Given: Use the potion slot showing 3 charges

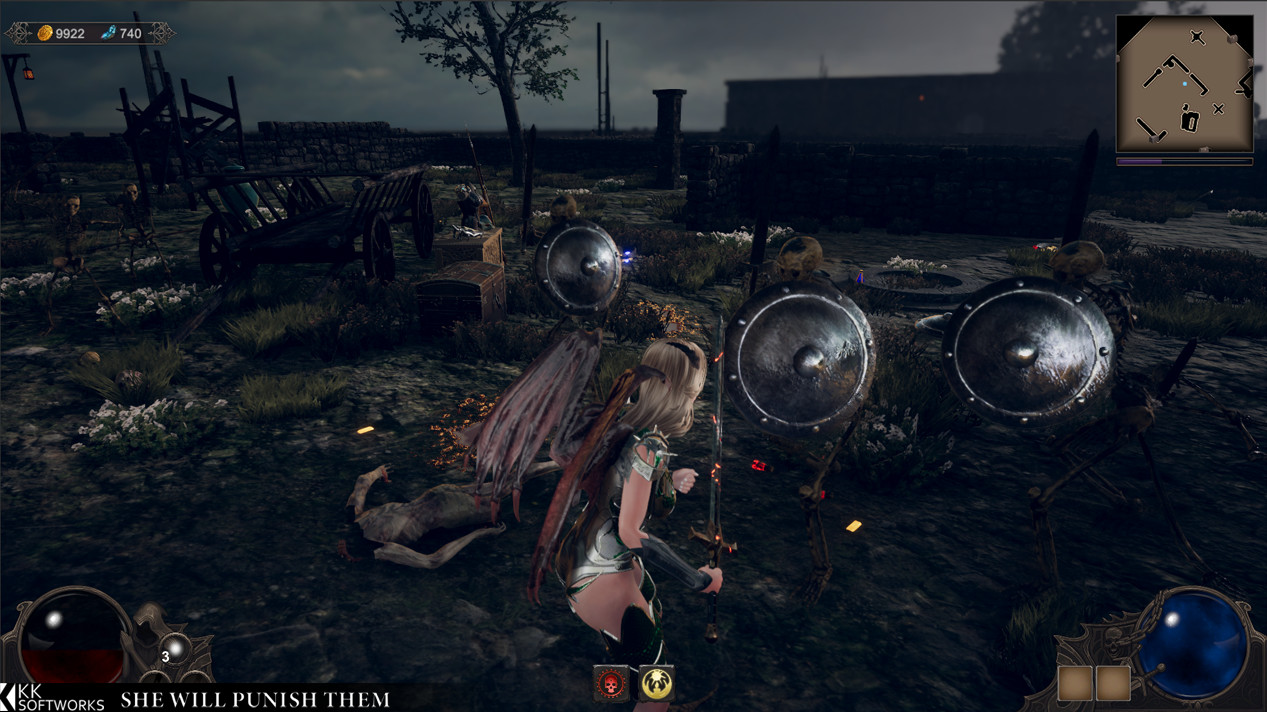Looking at the screenshot, I should click(x=176, y=649).
